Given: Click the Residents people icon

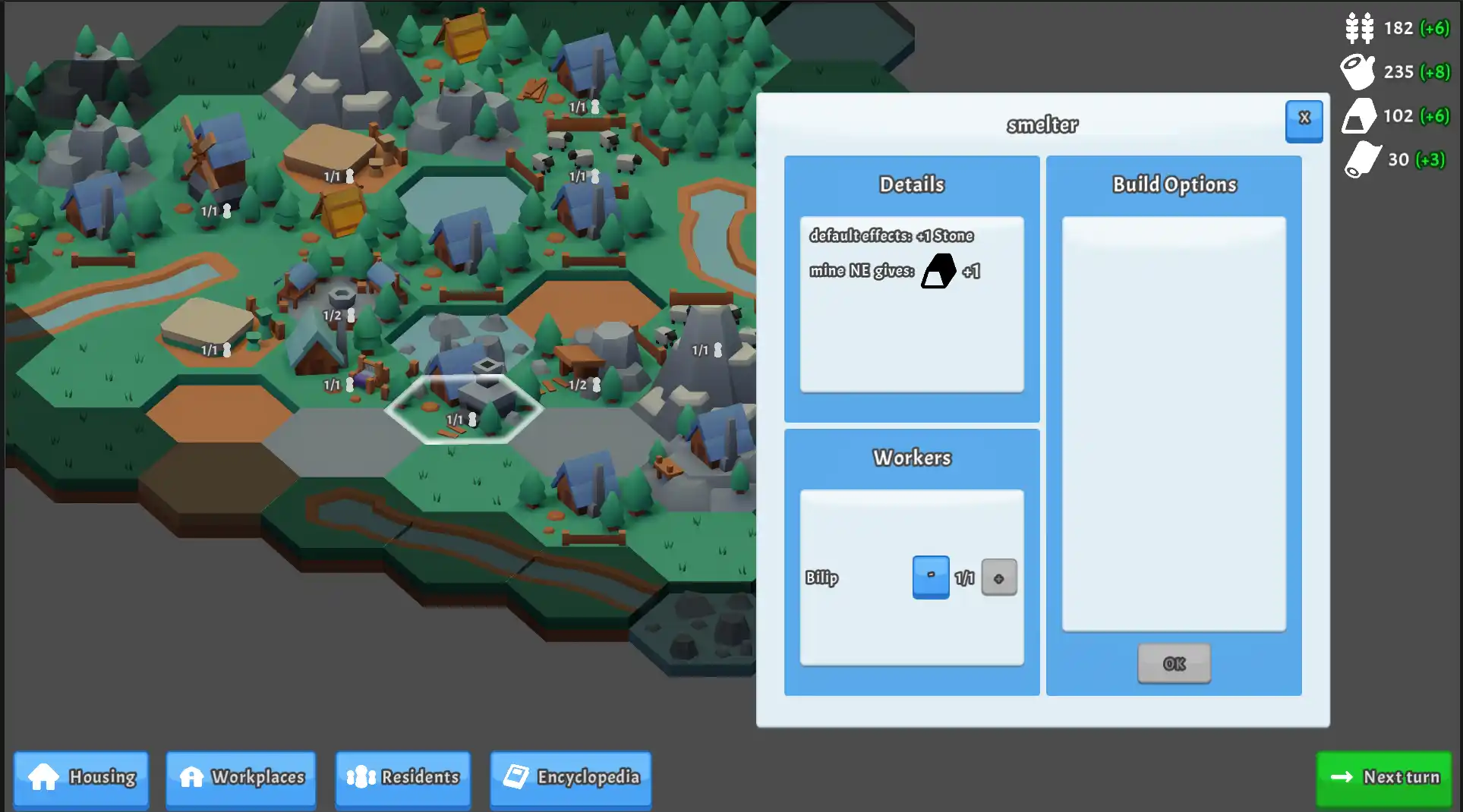Looking at the screenshot, I should (x=361, y=778).
